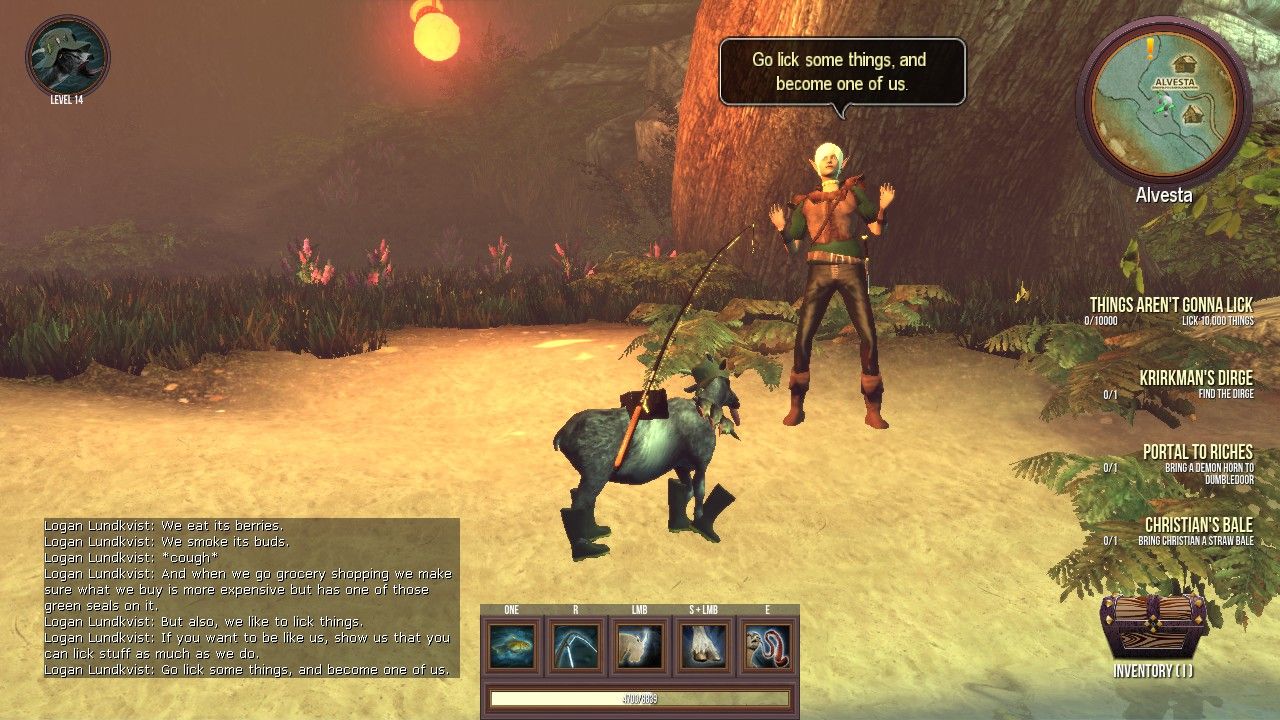Select the Things Aren't Gonna Lick quest
The width and height of the screenshot is (1280, 720).
click(1170, 305)
